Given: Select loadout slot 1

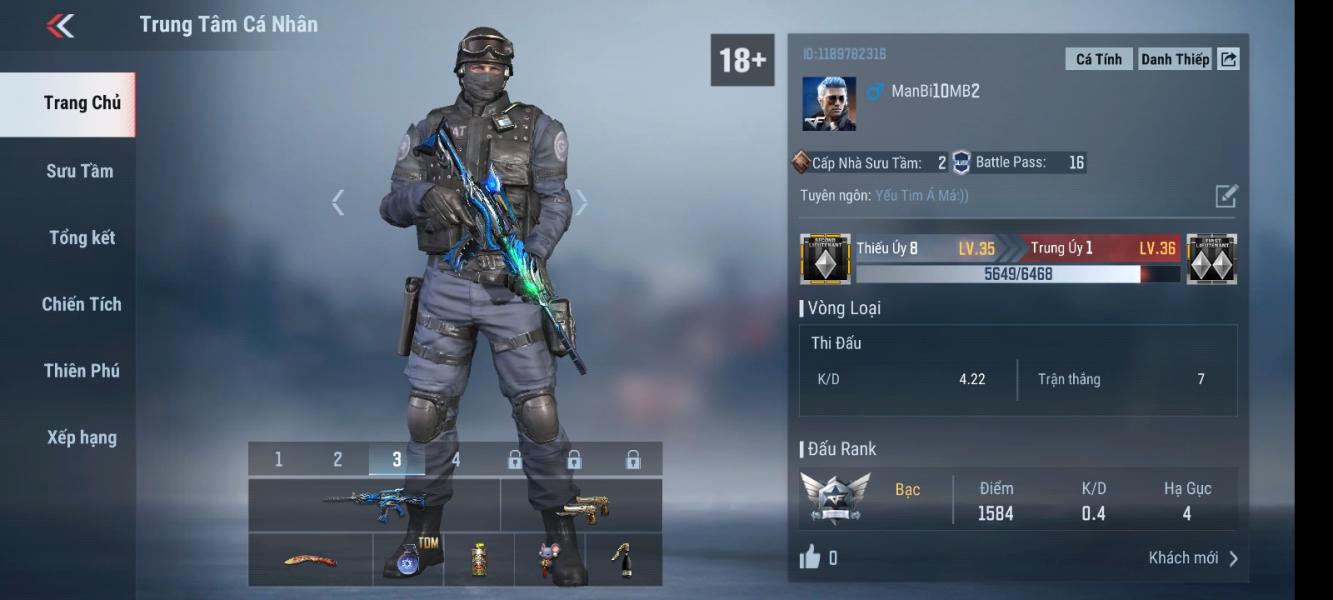Looking at the screenshot, I should 278,460.
